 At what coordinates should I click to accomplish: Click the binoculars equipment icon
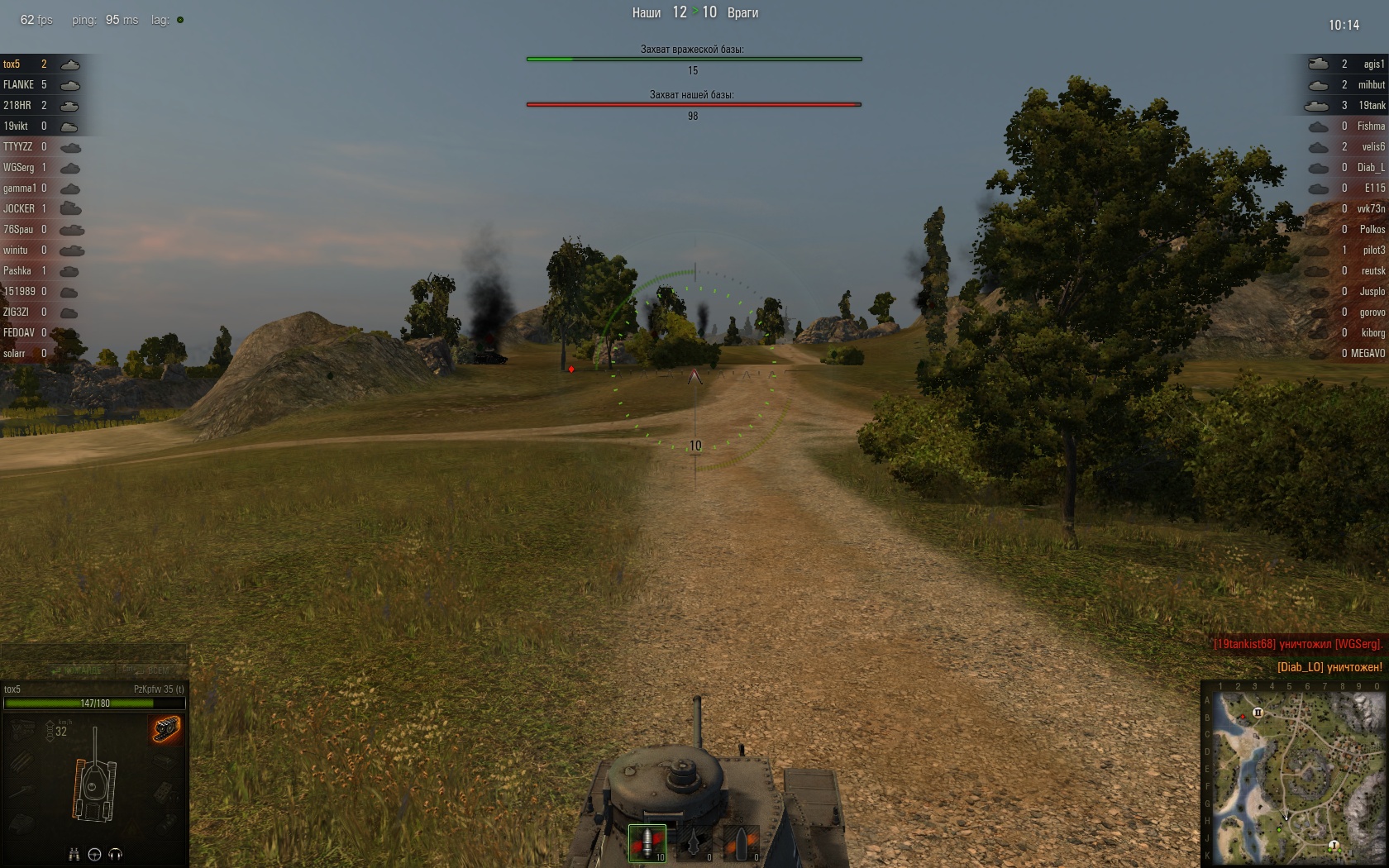74,855
